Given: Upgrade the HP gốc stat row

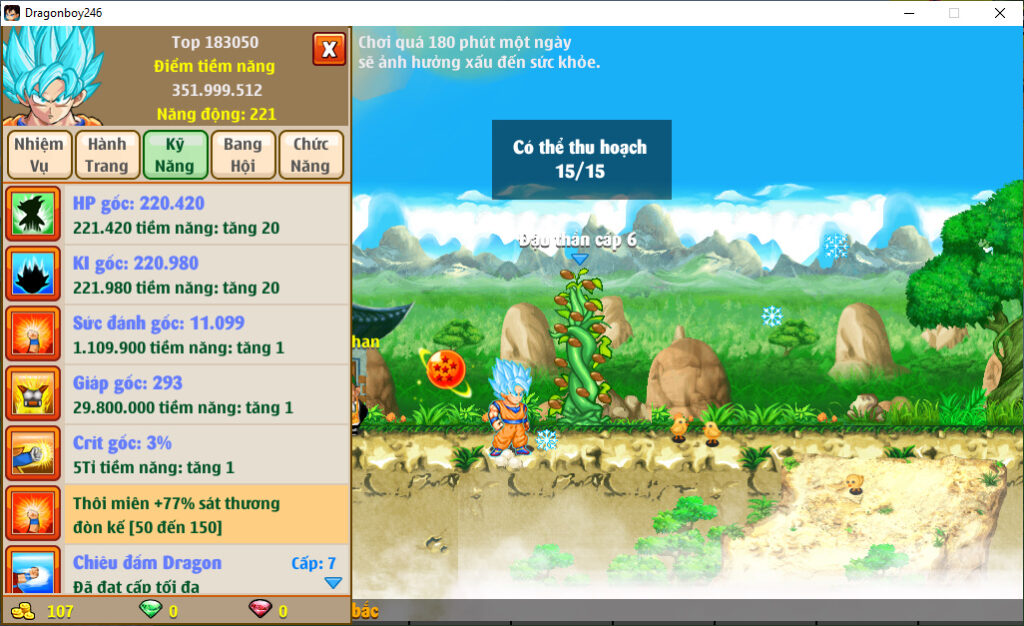Looking at the screenshot, I should pos(176,215).
